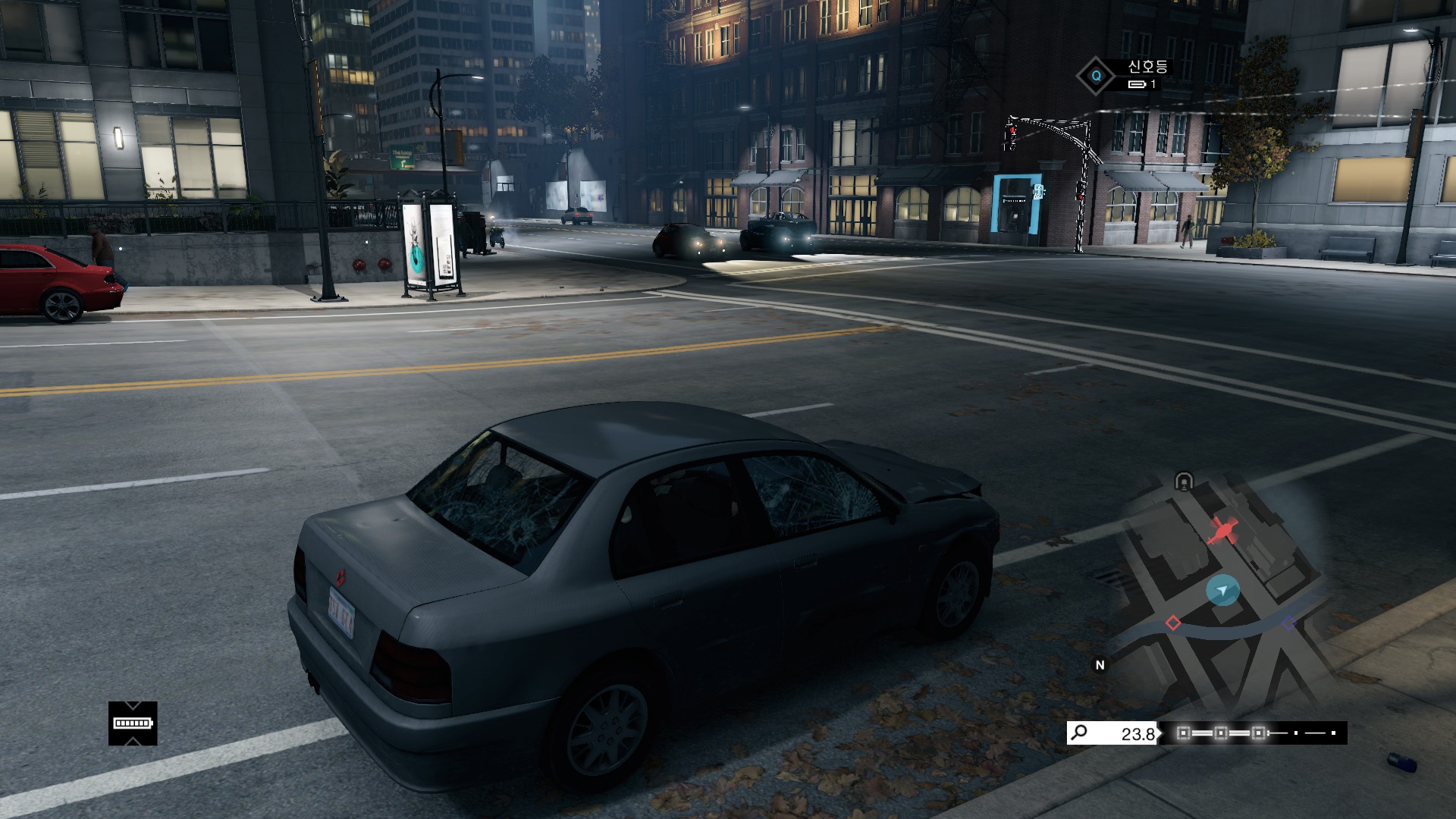
Task: Select the 신호등 hack target label
Action: click(x=1147, y=67)
